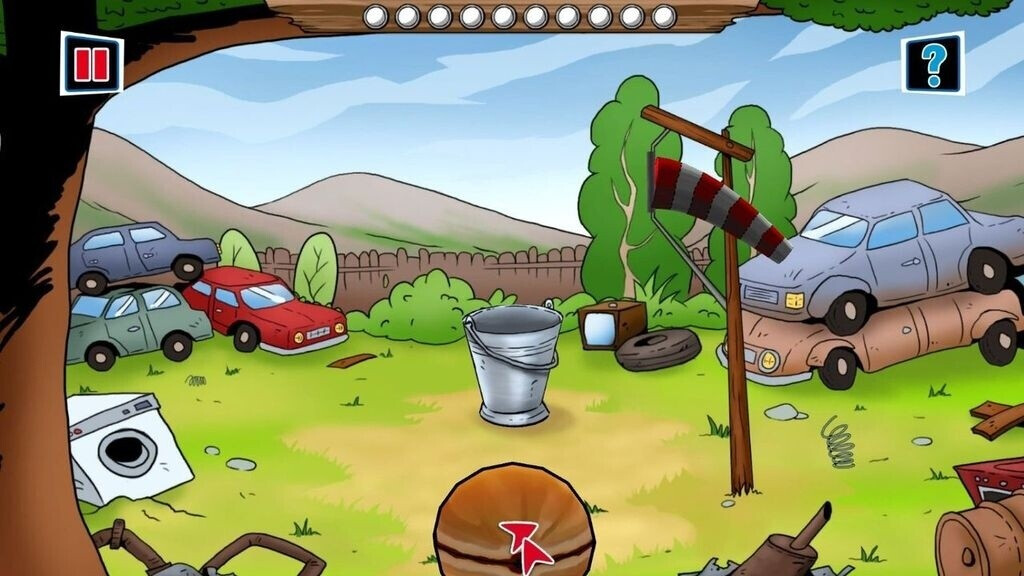
Task: Pause the game with the red pause button
Action: [91, 63]
